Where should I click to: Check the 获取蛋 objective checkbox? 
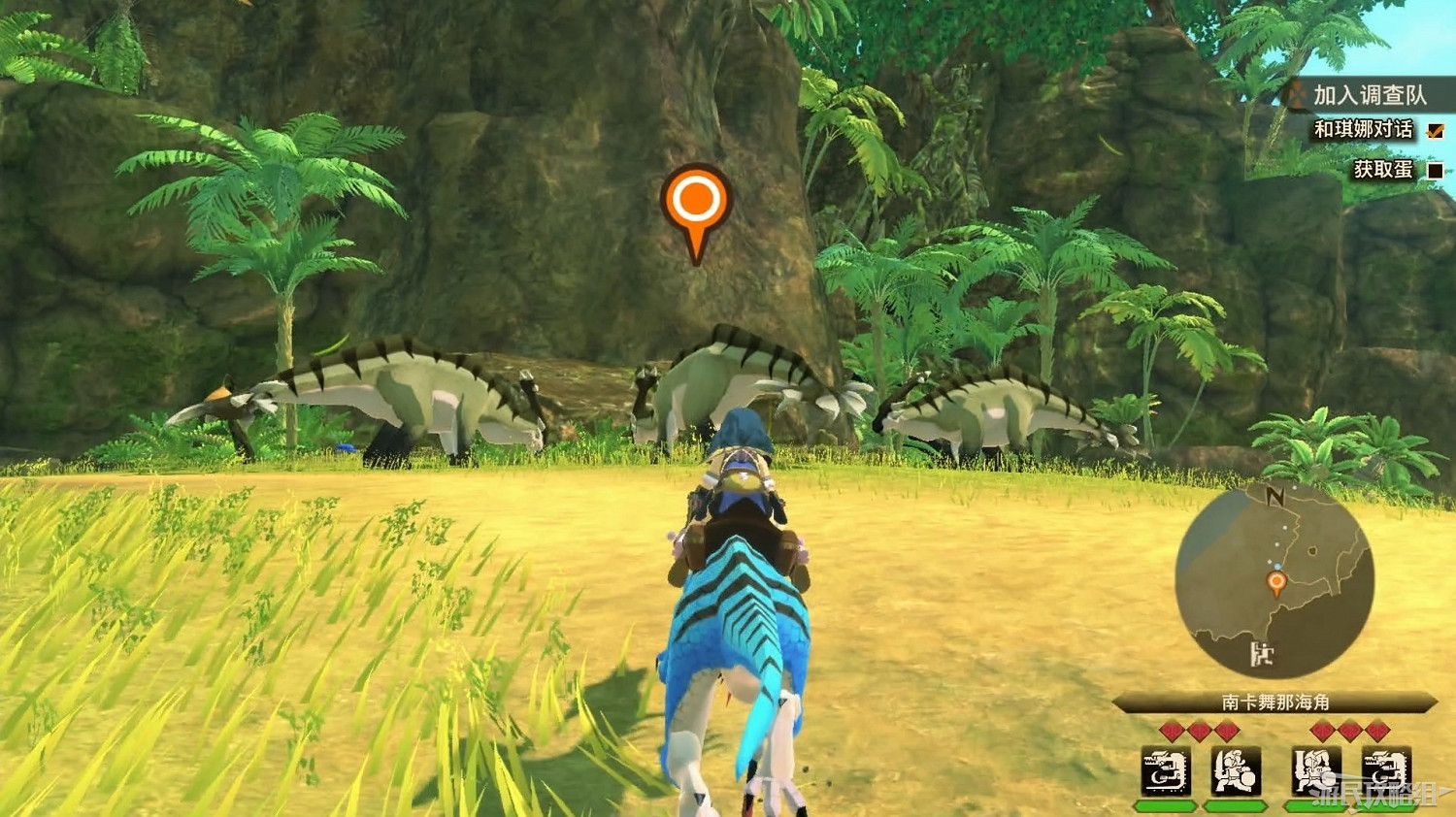click(x=1435, y=172)
